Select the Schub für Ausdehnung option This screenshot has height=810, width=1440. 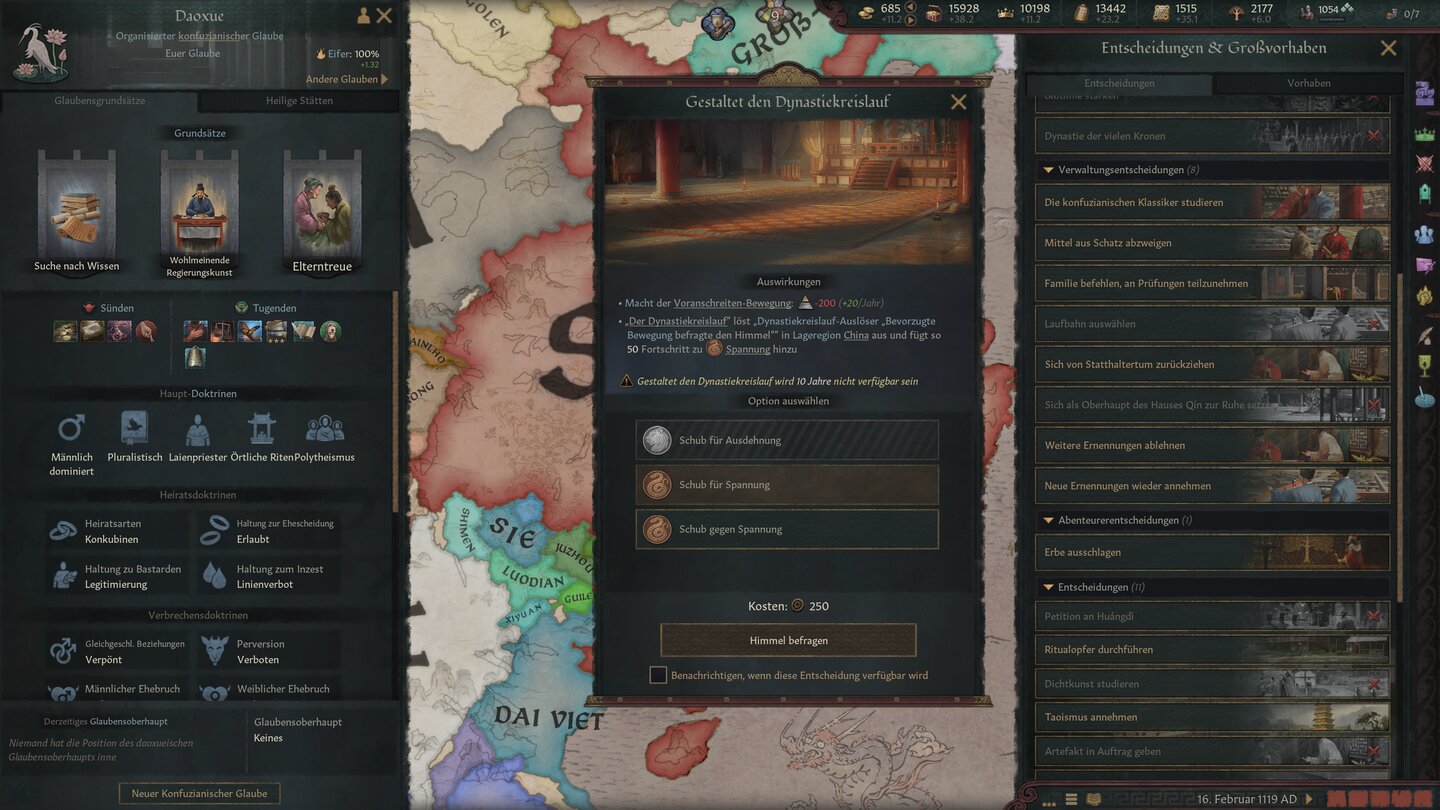(x=787, y=439)
